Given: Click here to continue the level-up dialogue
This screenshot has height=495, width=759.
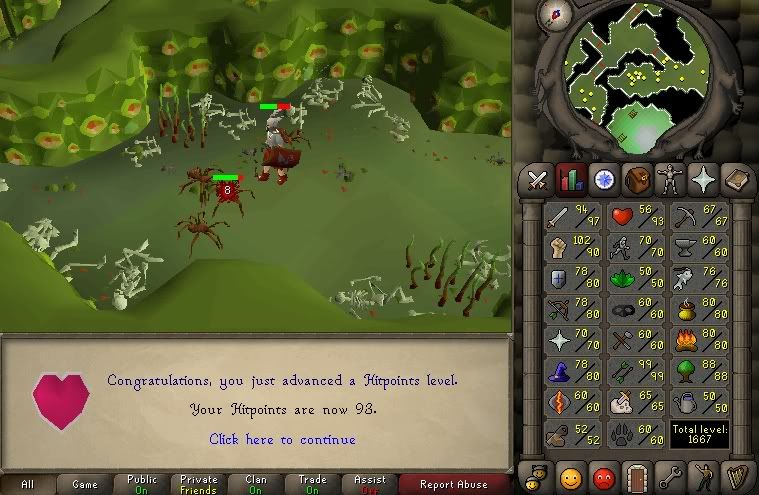Looking at the screenshot, I should (x=282, y=439).
